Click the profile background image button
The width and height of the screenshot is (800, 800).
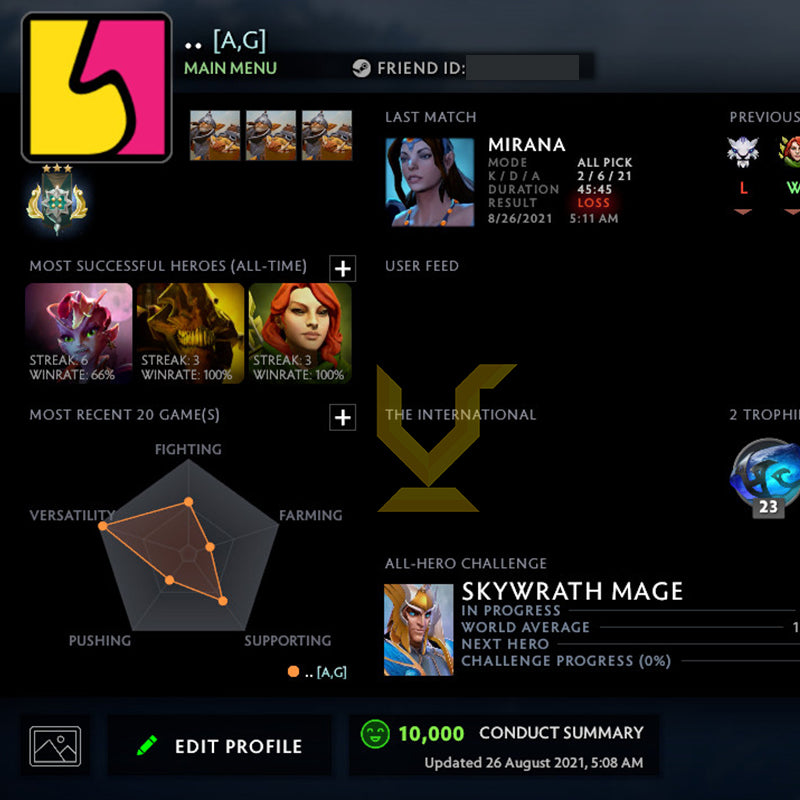[x=55, y=746]
